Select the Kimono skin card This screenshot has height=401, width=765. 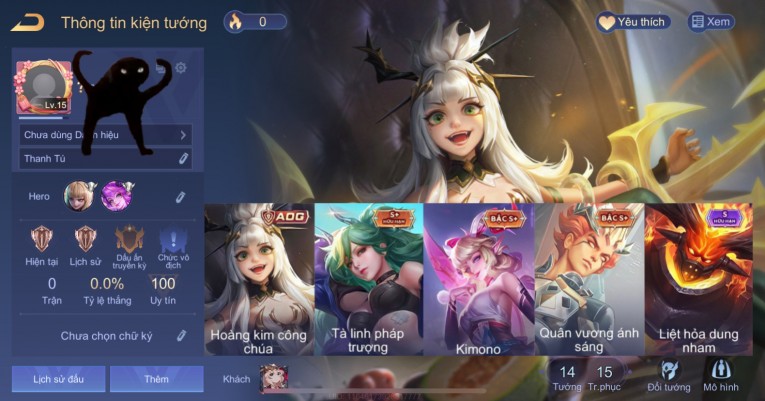point(478,280)
